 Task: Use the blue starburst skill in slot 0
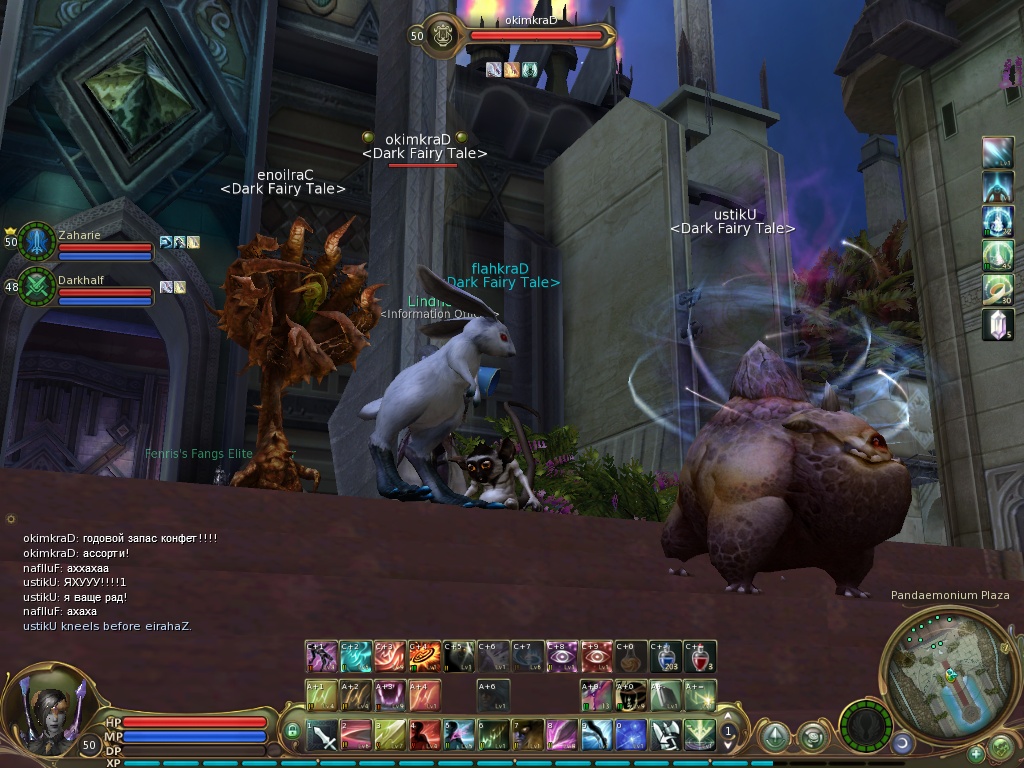point(630,736)
